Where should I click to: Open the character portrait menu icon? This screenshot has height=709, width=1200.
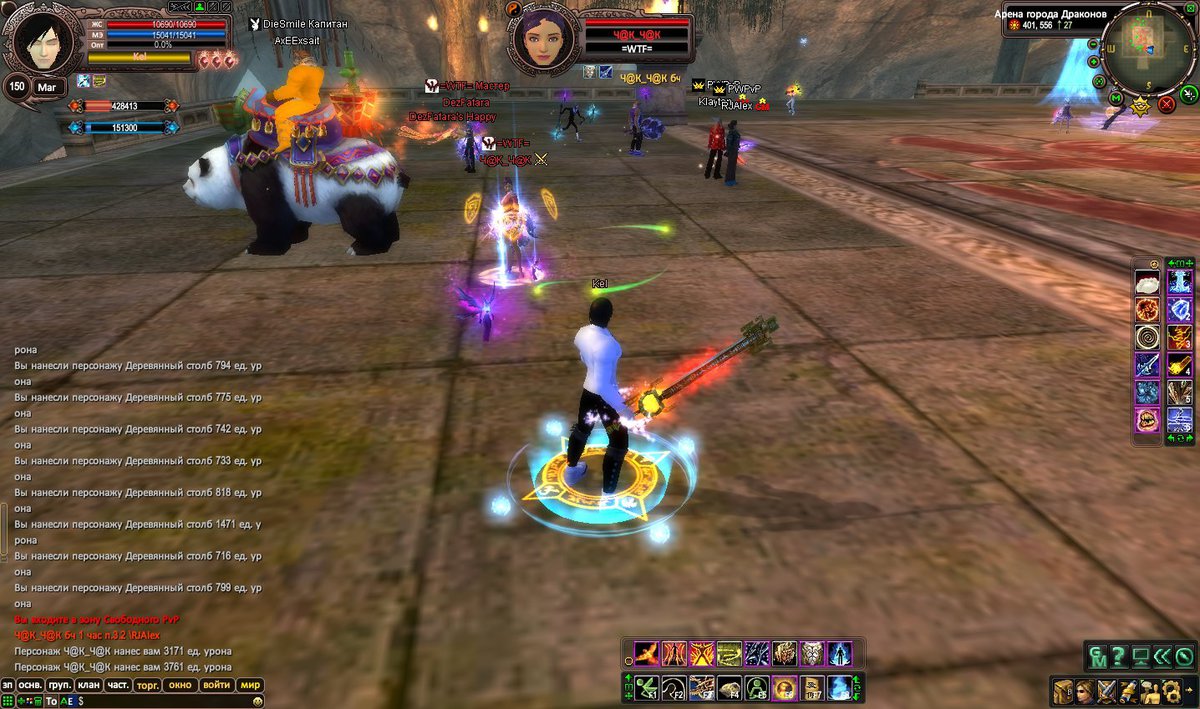[x=1084, y=690]
